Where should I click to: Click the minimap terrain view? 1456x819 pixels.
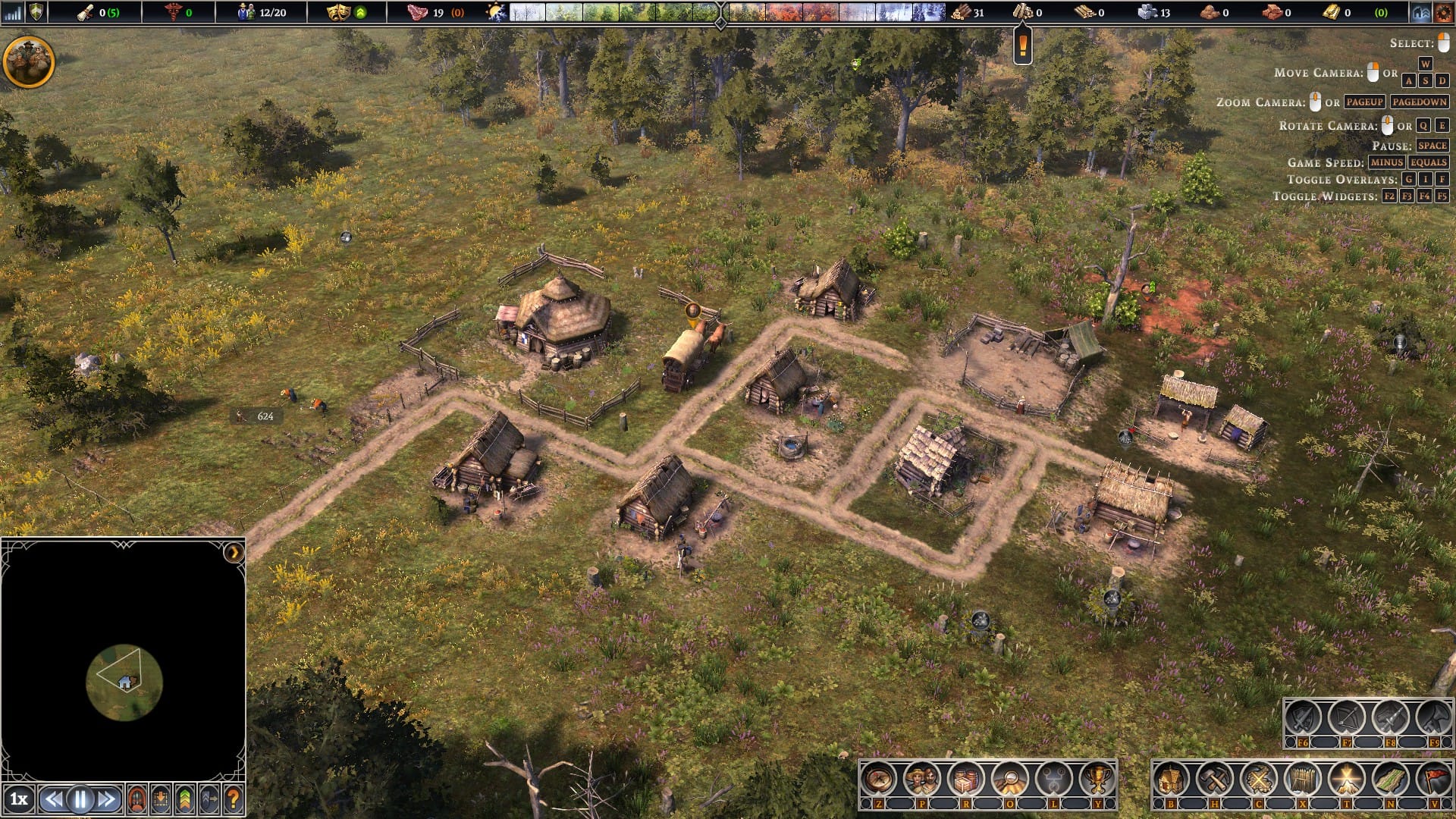124,682
